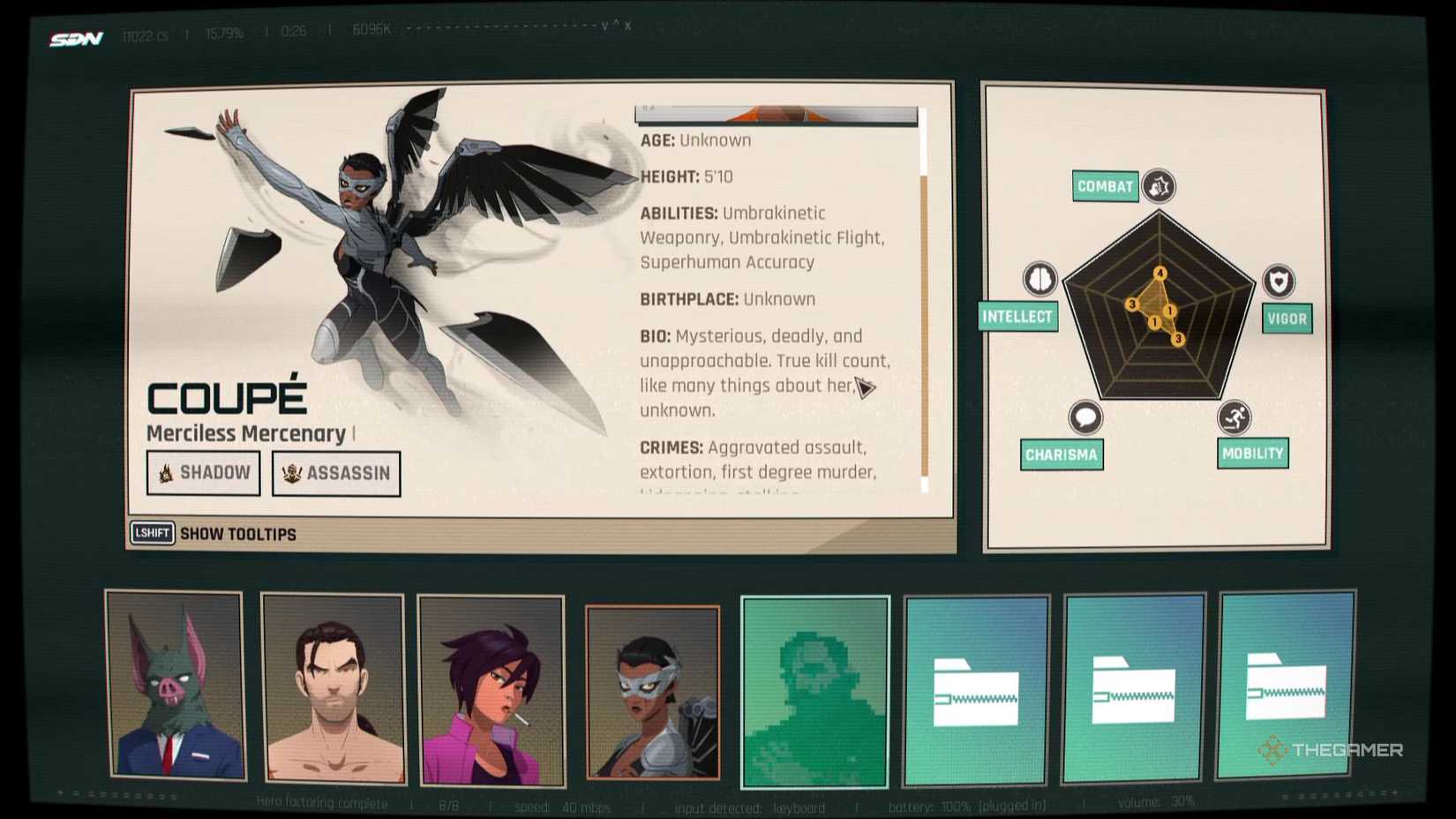Image resolution: width=1456 pixels, height=819 pixels.
Task: Show the Vigor stat label
Action: [x=1287, y=319]
